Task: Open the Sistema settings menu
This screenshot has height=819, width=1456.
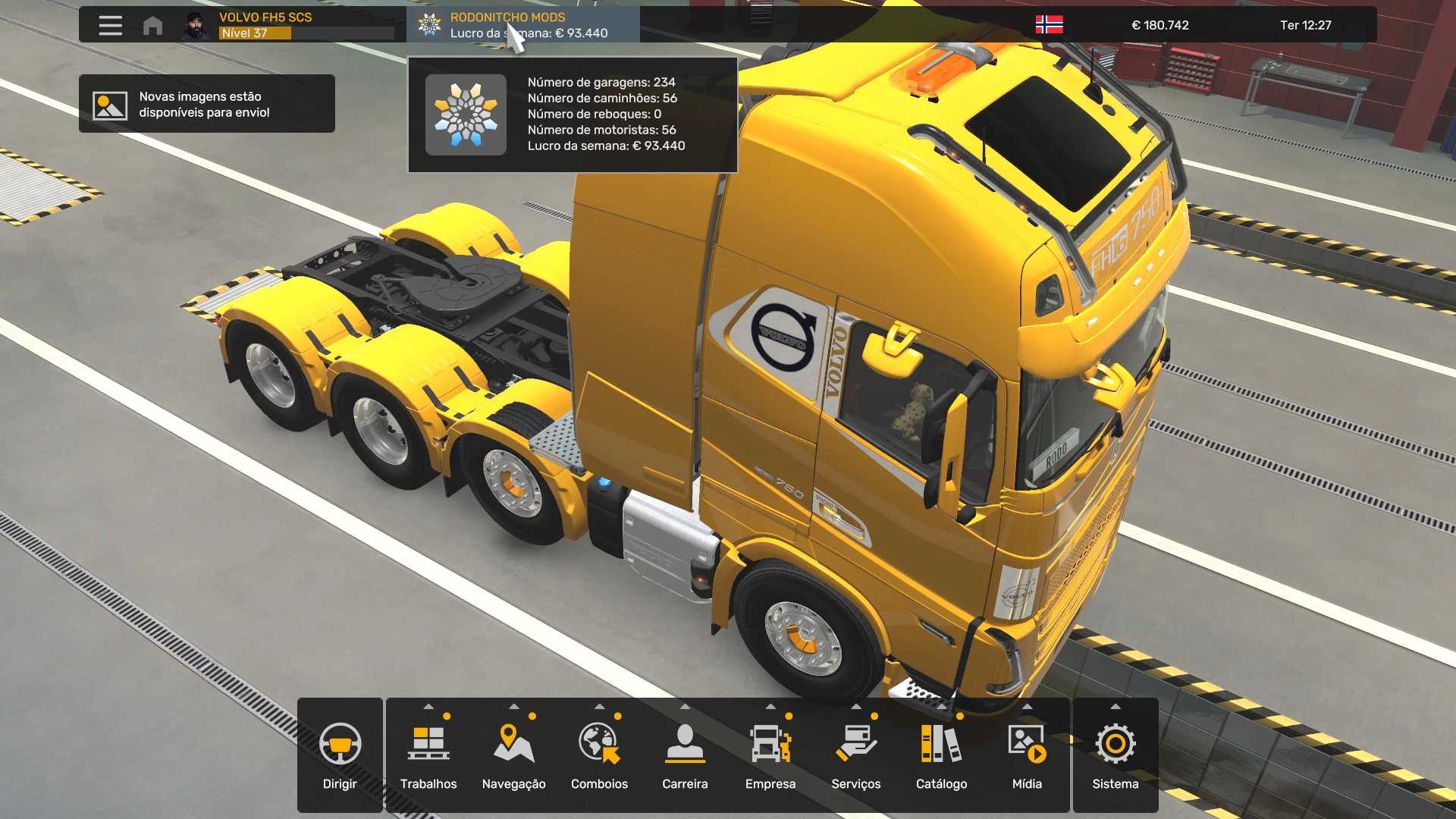Action: [x=1115, y=755]
